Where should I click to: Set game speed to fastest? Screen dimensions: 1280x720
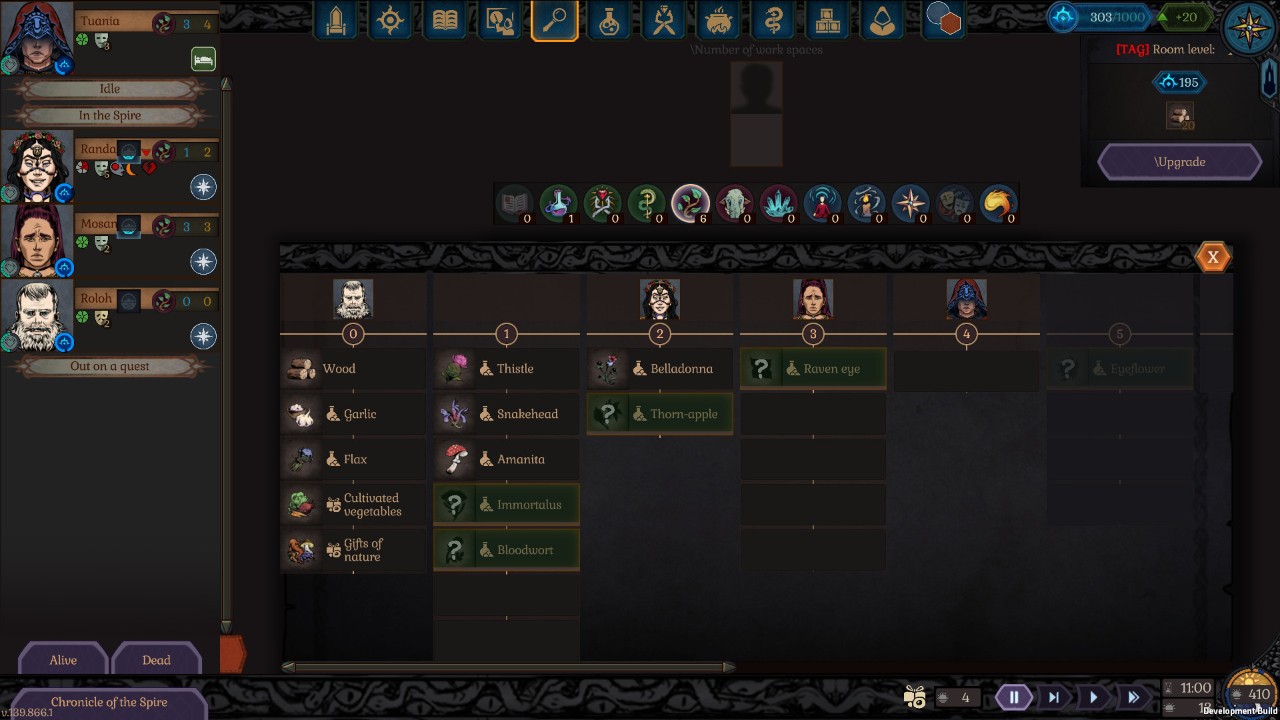coord(1133,697)
